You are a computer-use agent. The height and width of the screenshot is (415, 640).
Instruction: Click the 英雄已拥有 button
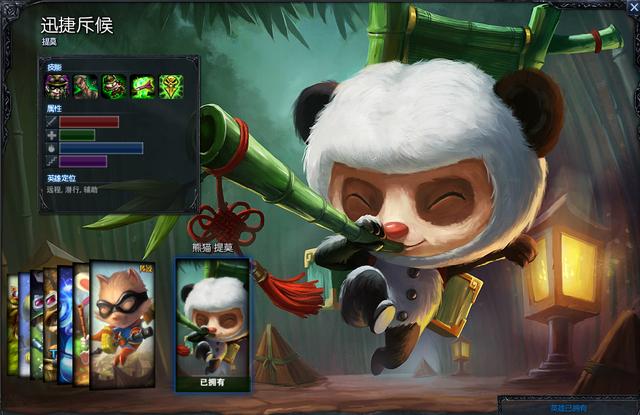coord(568,407)
